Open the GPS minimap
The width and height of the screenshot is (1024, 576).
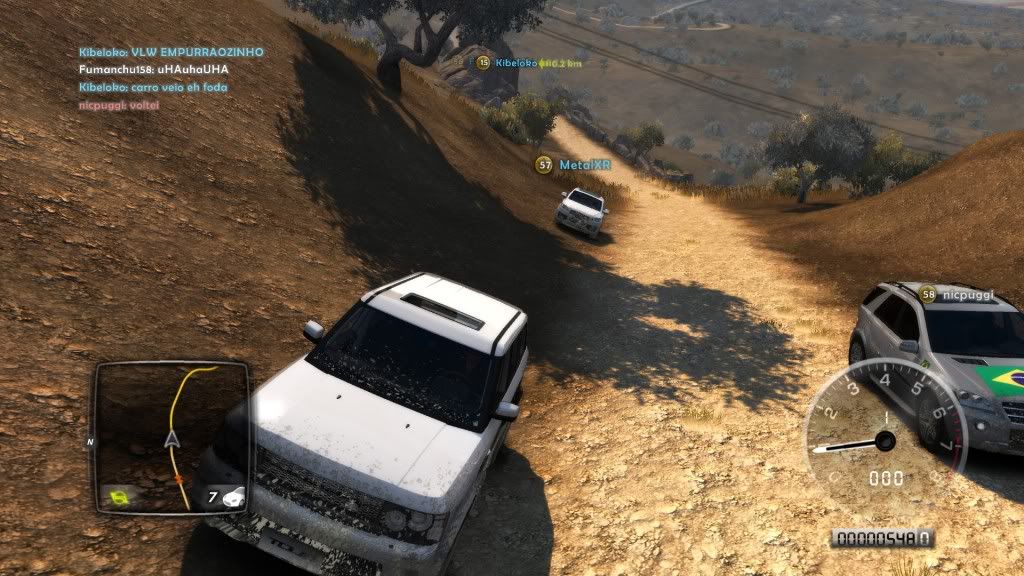tap(171, 437)
